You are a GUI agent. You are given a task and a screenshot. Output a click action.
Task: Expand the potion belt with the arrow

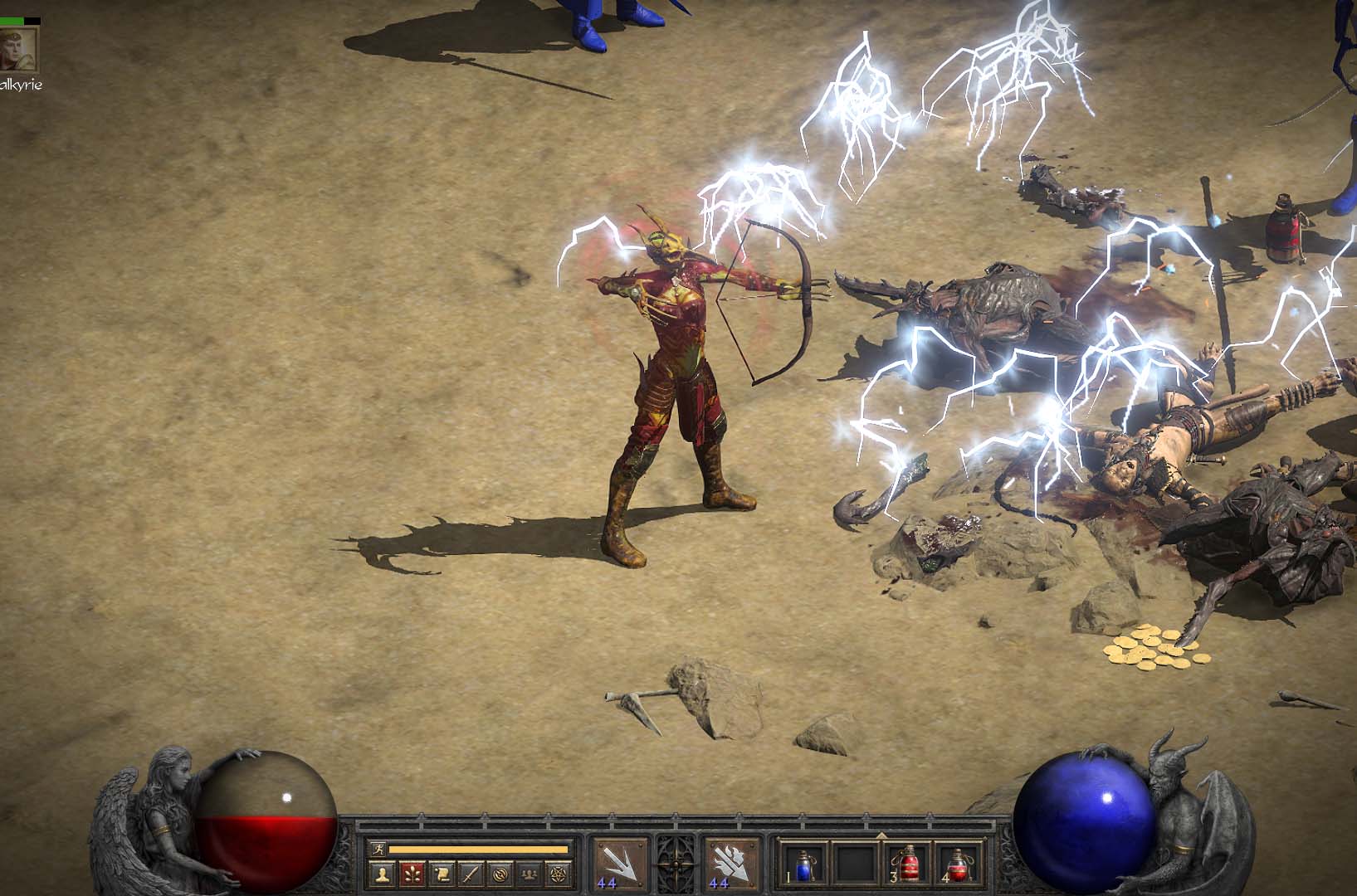point(881,834)
